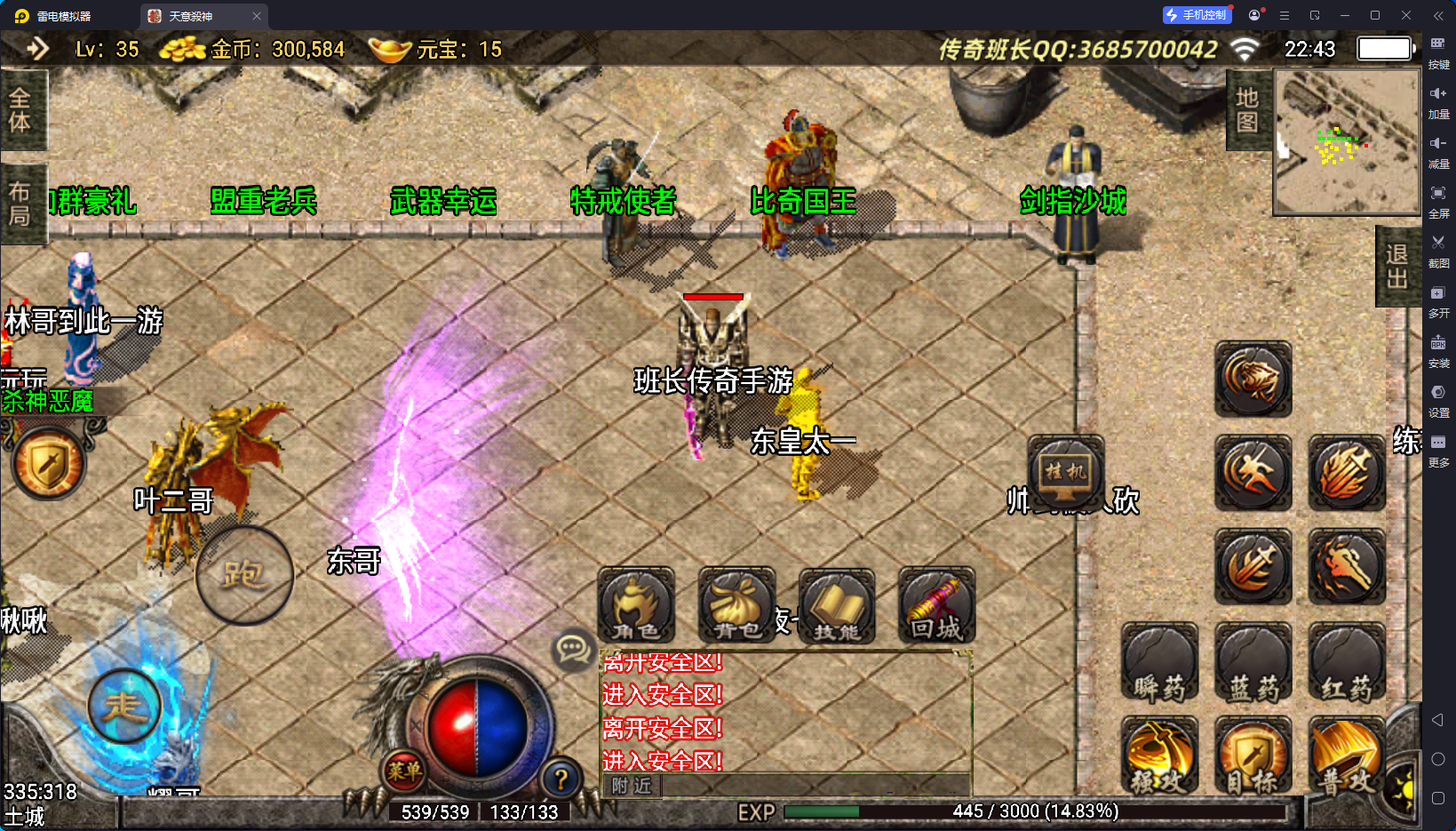The width and height of the screenshot is (1456, 831).
Task: Perform a 普攻 normal attack
Action: 1346,756
